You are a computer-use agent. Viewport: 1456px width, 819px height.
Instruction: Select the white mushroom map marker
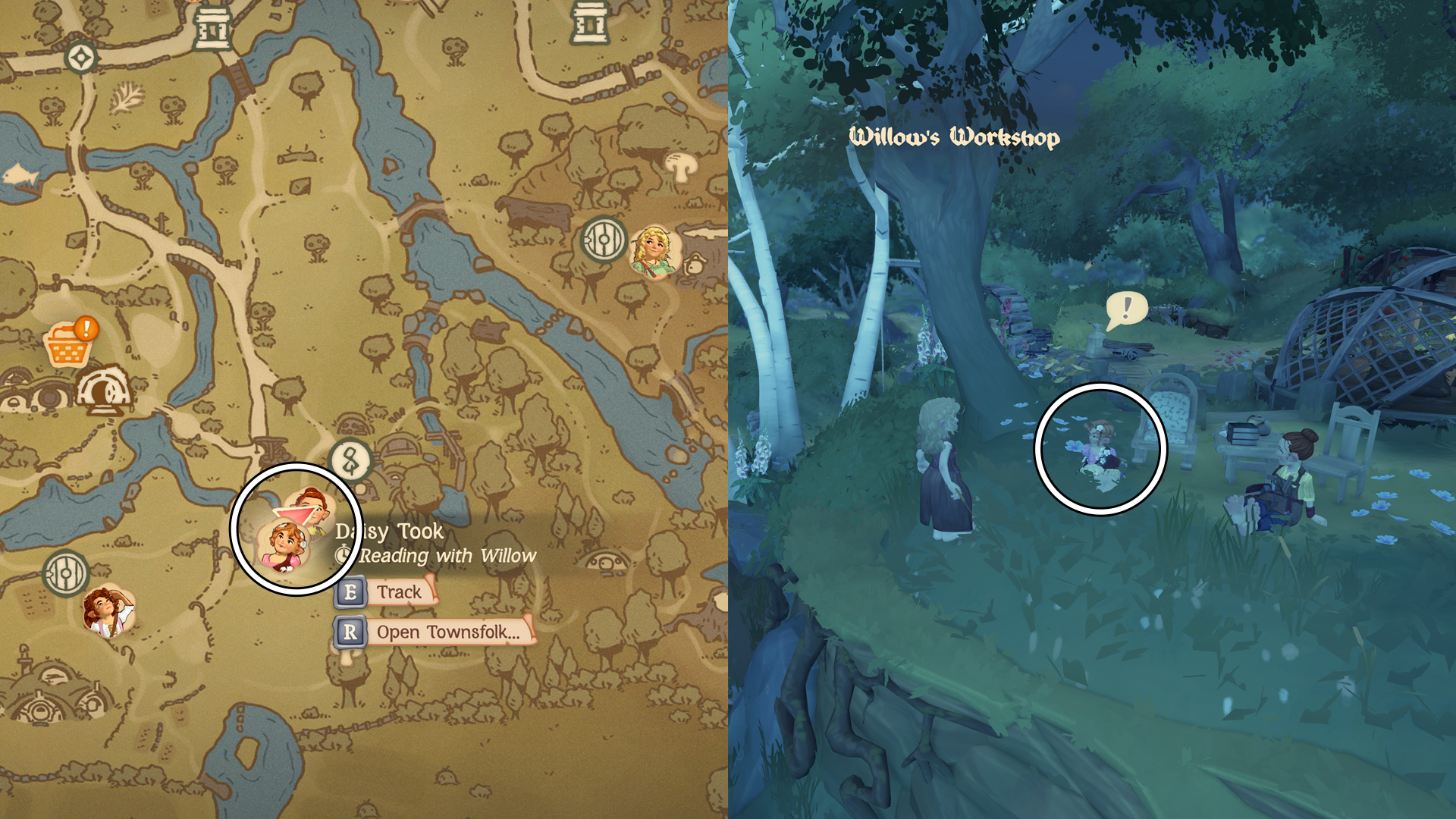click(680, 166)
